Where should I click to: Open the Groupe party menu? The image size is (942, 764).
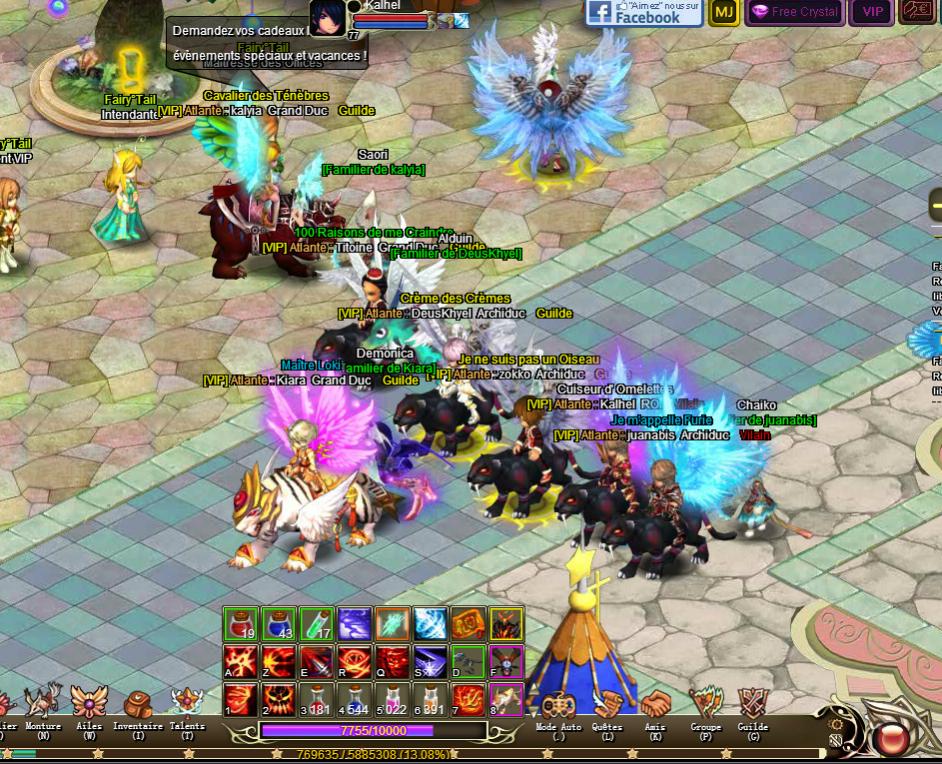click(706, 704)
